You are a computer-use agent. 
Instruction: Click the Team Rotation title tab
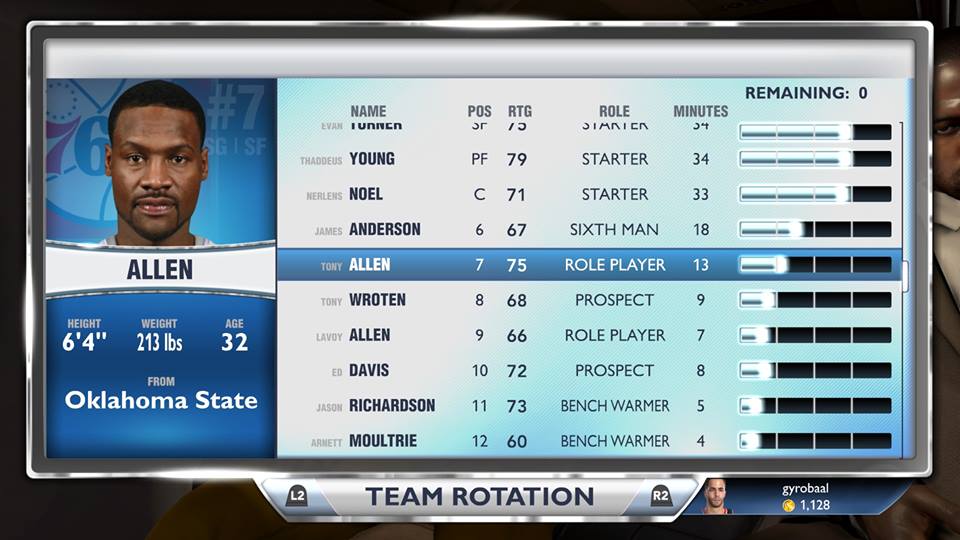[x=479, y=497]
